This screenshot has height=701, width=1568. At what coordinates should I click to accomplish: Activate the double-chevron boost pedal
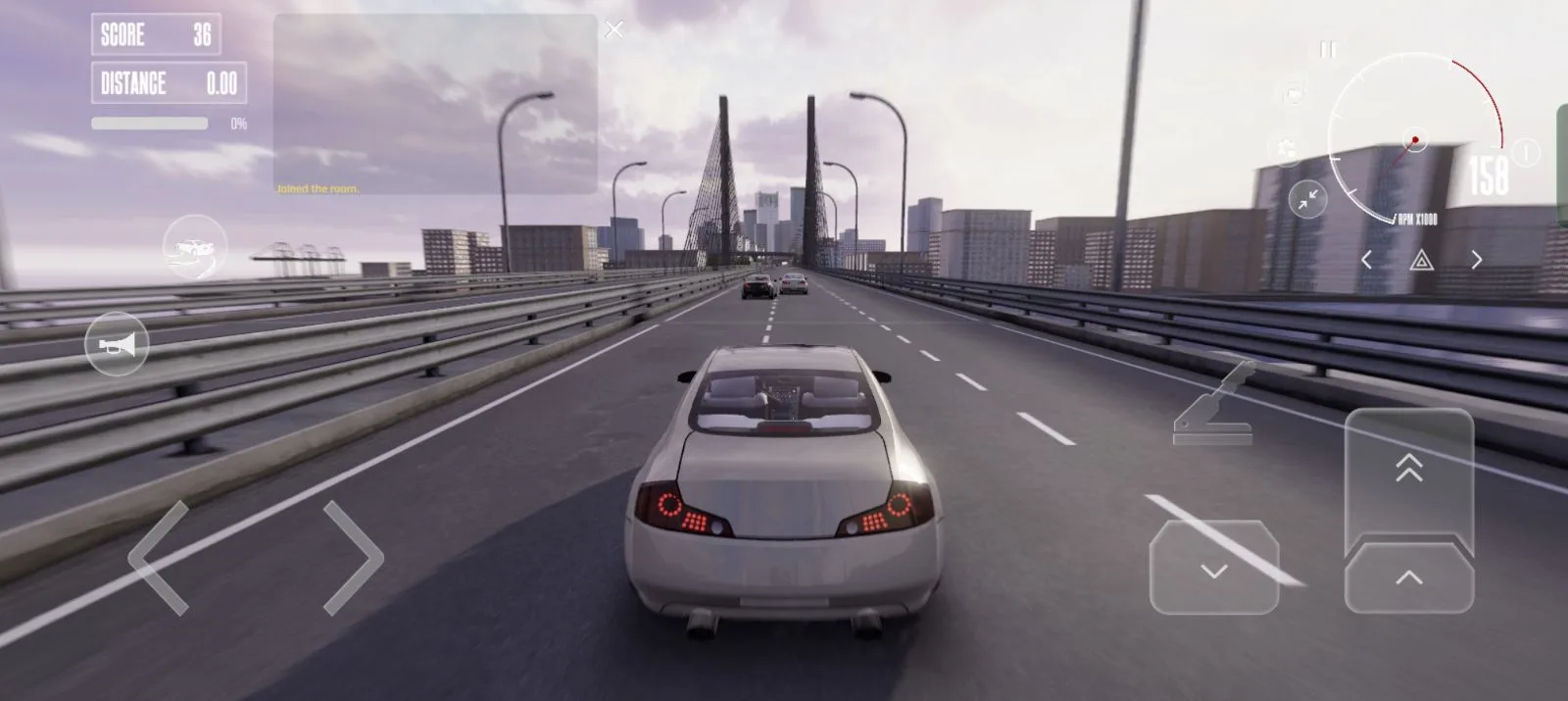[1408, 469]
